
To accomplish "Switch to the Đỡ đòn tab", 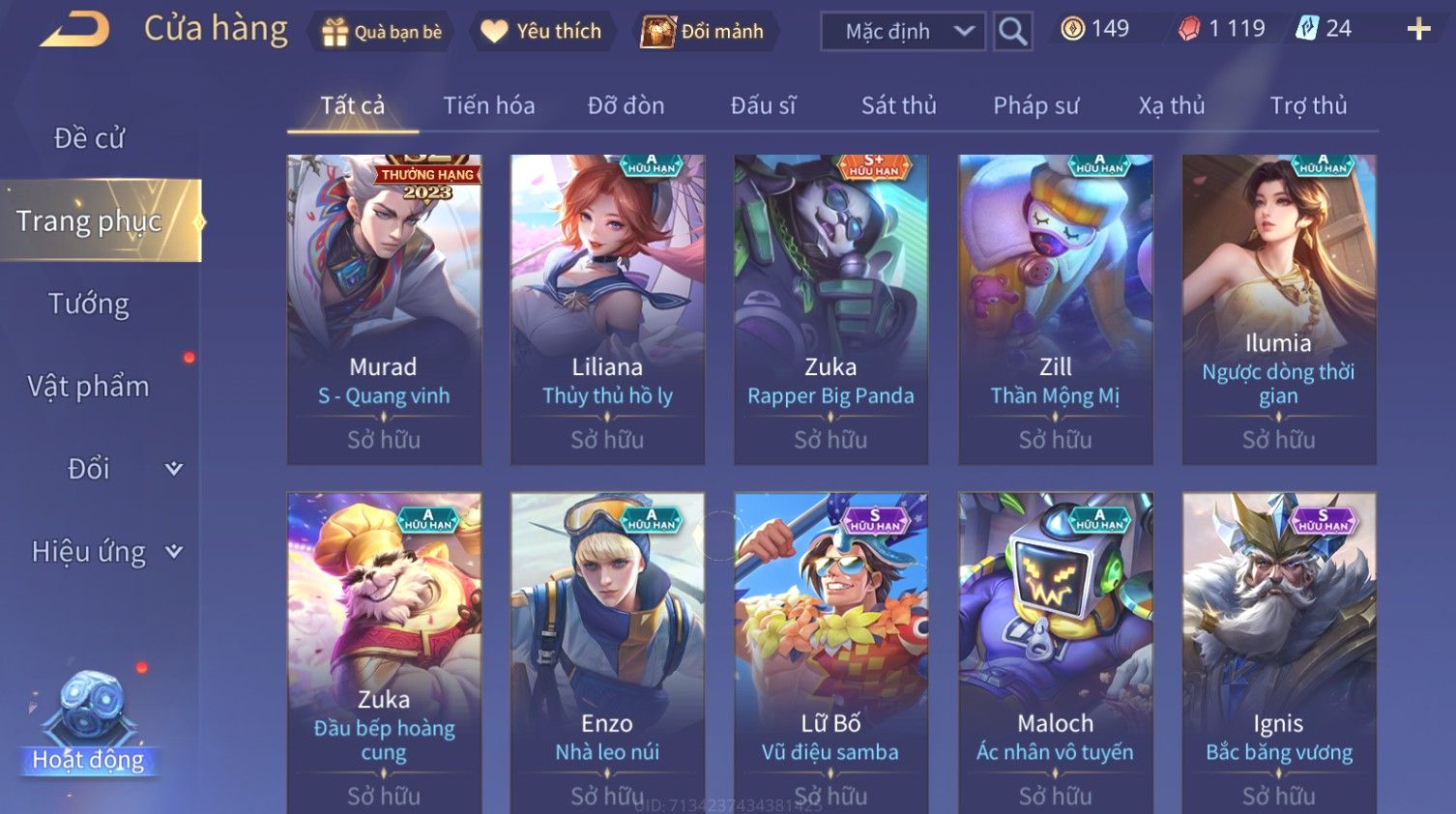I will click(626, 105).
